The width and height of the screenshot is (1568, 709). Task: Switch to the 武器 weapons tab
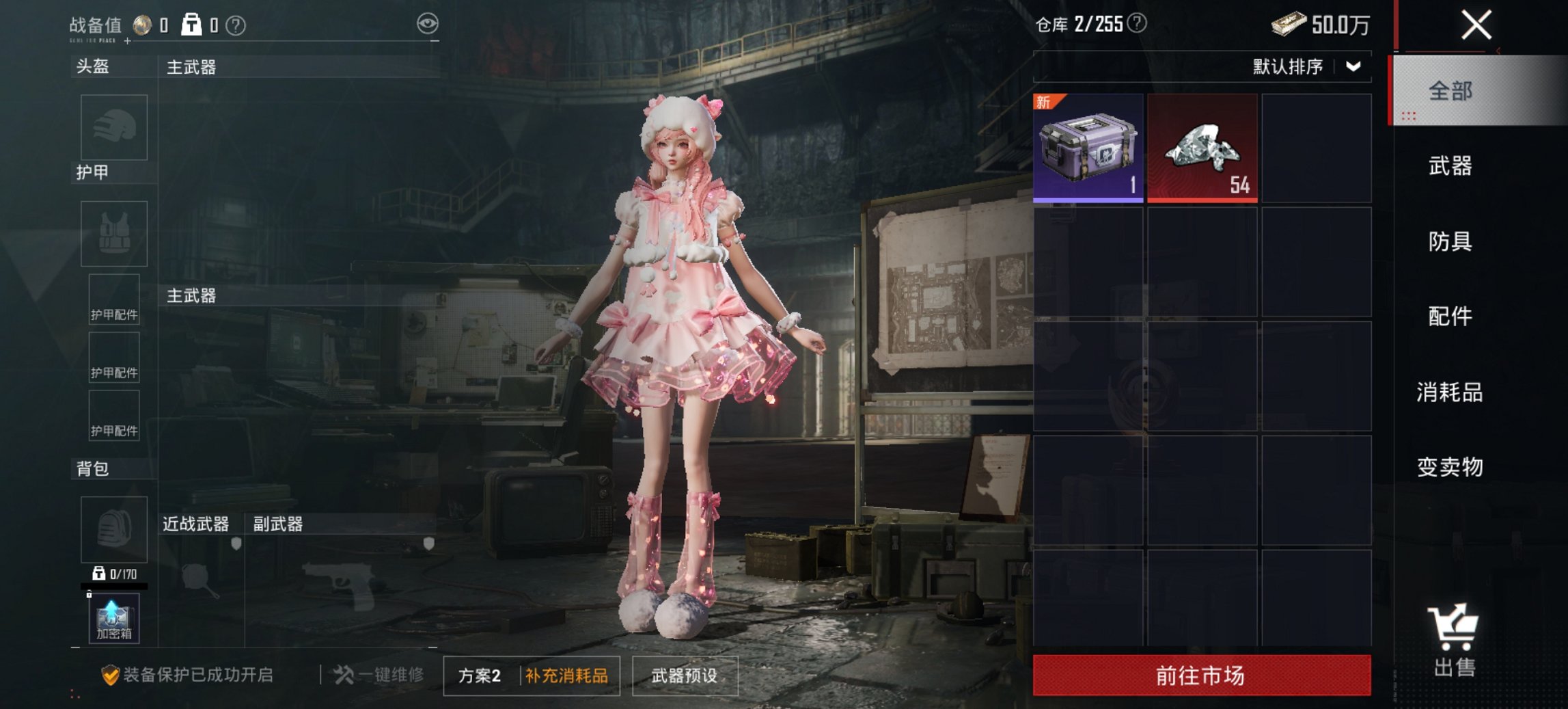(x=1453, y=166)
